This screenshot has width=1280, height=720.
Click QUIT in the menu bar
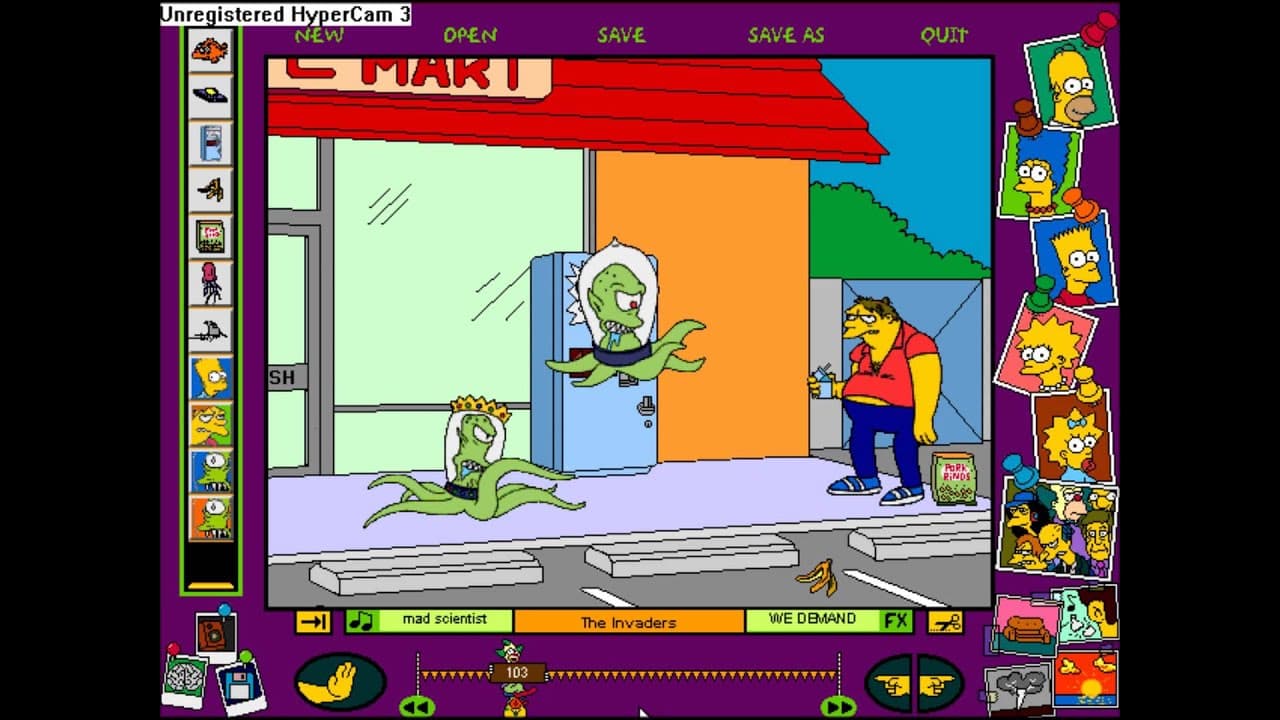coord(945,34)
